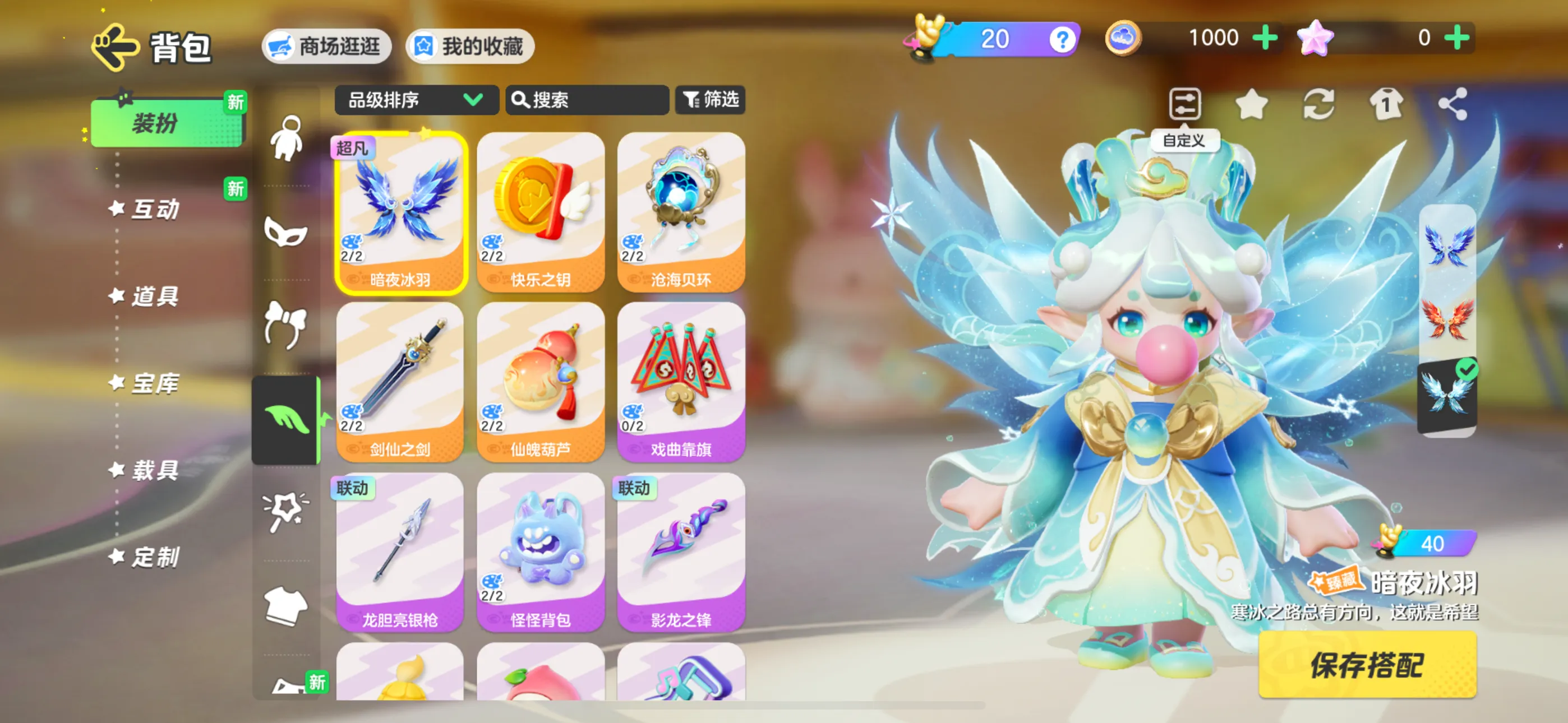Click the 搜索 search field
Image resolution: width=1568 pixels, height=723 pixels.
(x=587, y=100)
